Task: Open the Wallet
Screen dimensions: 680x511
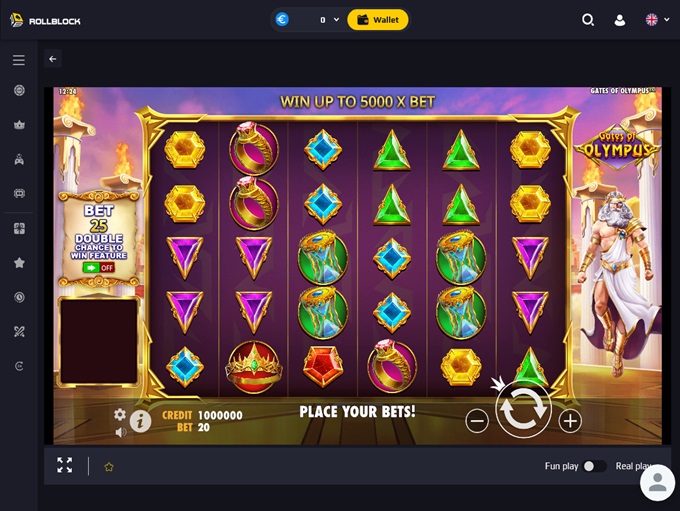Action: pyautogui.click(x=377, y=19)
